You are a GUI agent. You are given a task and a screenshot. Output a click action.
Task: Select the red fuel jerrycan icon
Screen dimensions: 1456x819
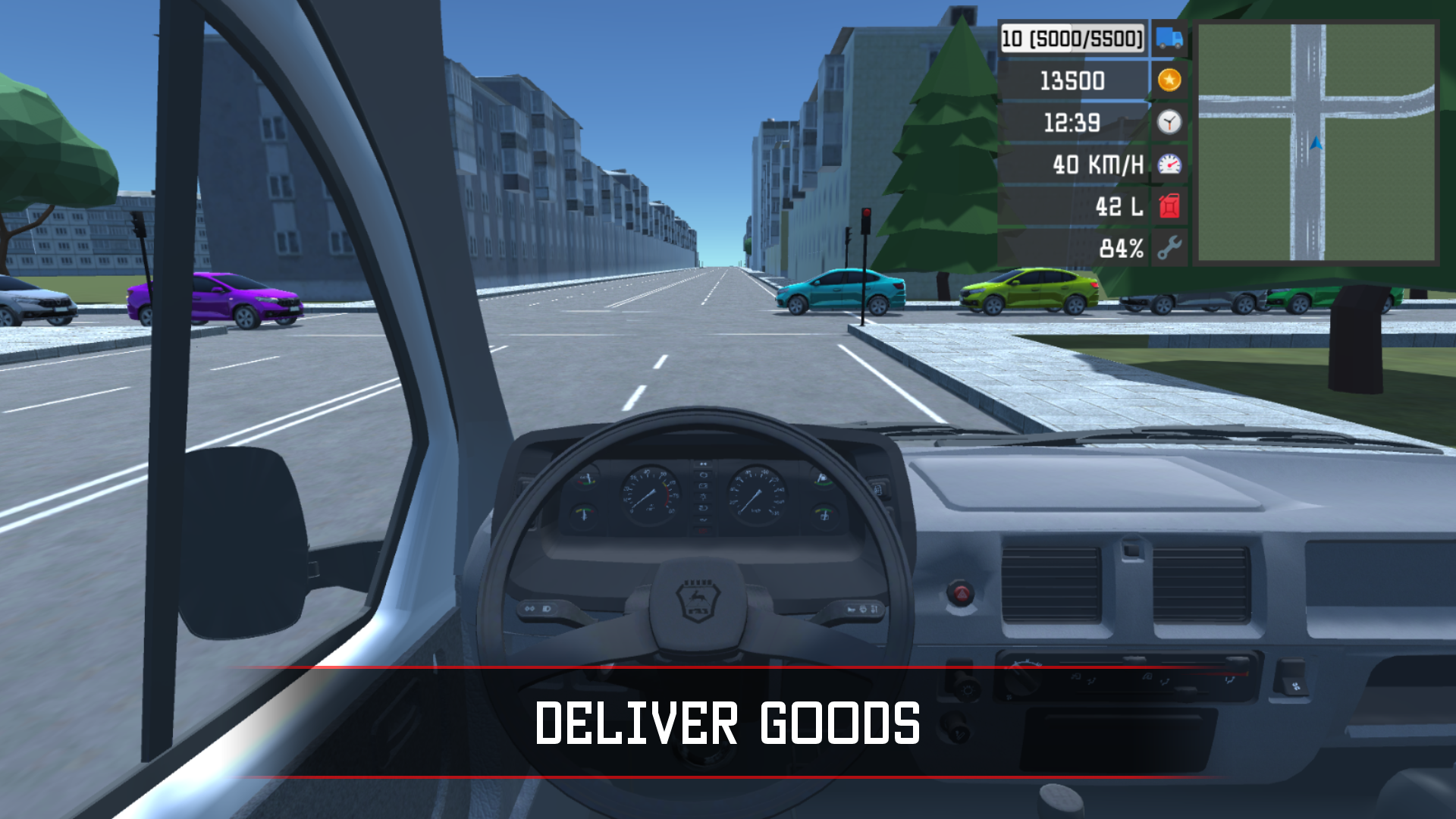(x=1169, y=204)
